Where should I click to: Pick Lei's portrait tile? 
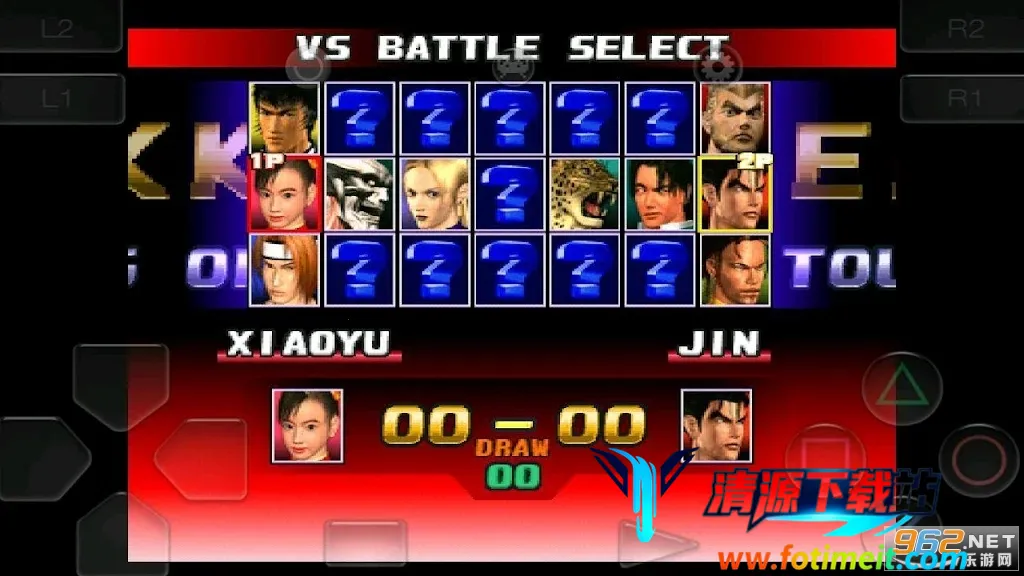click(660, 194)
